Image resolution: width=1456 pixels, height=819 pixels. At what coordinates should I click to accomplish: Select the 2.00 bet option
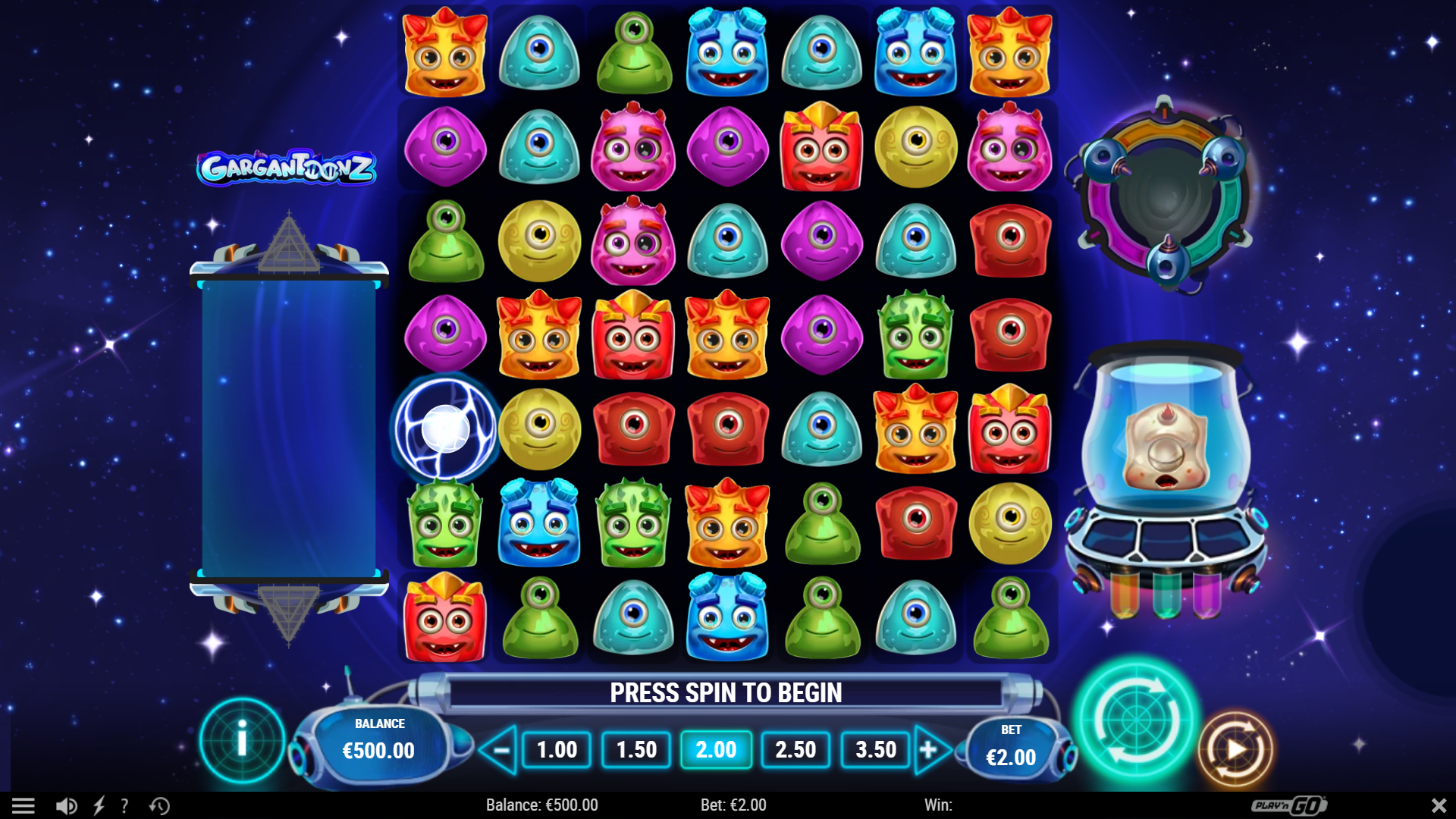(x=715, y=749)
